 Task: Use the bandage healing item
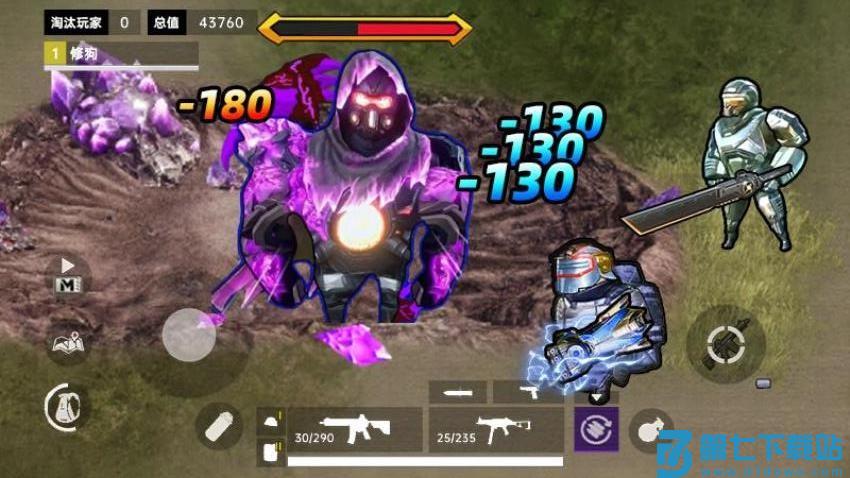[217, 428]
